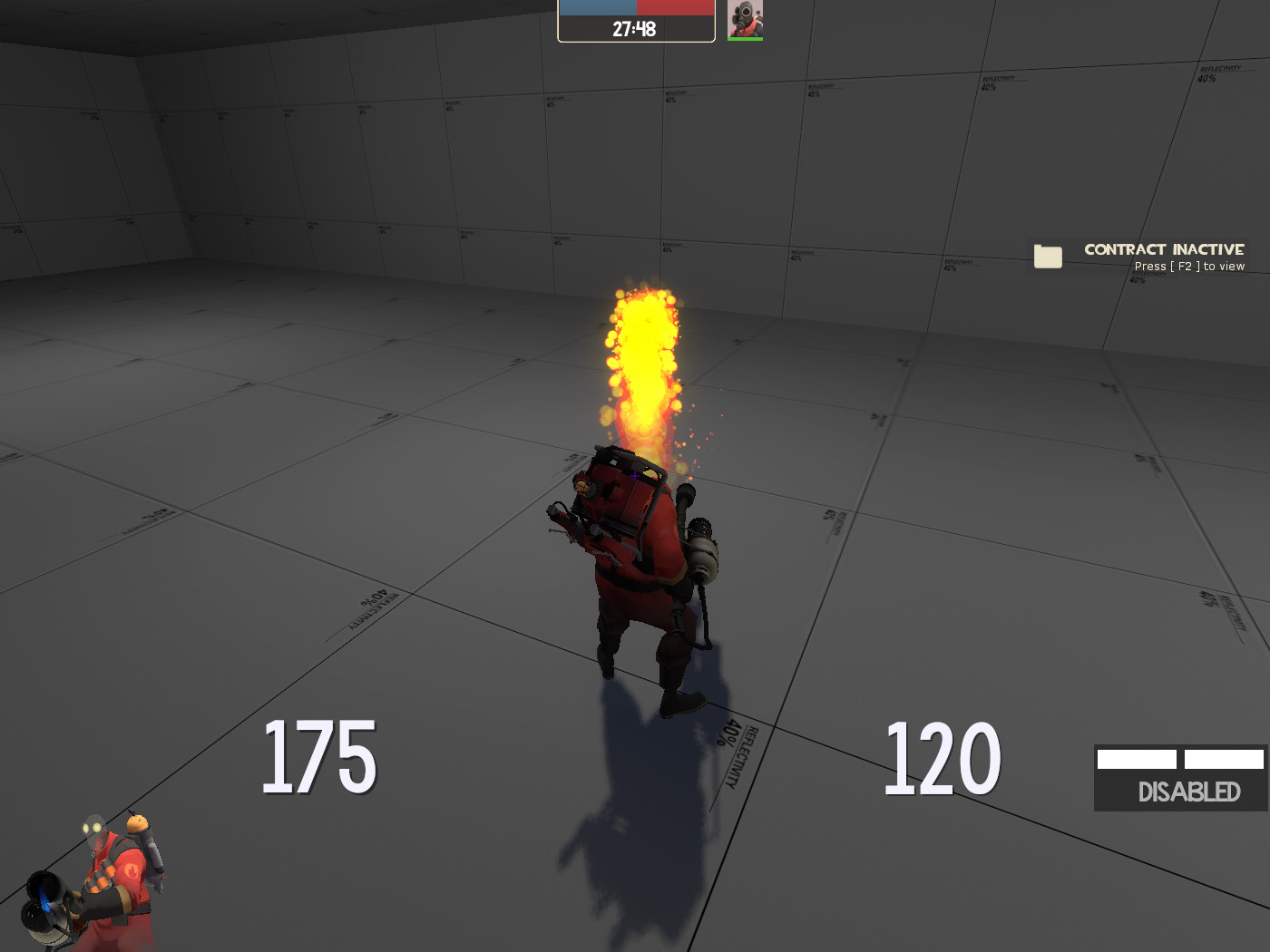Viewport: 1270px width, 952px height.
Task: Enable the right white indicator bar
Action: [1224, 758]
